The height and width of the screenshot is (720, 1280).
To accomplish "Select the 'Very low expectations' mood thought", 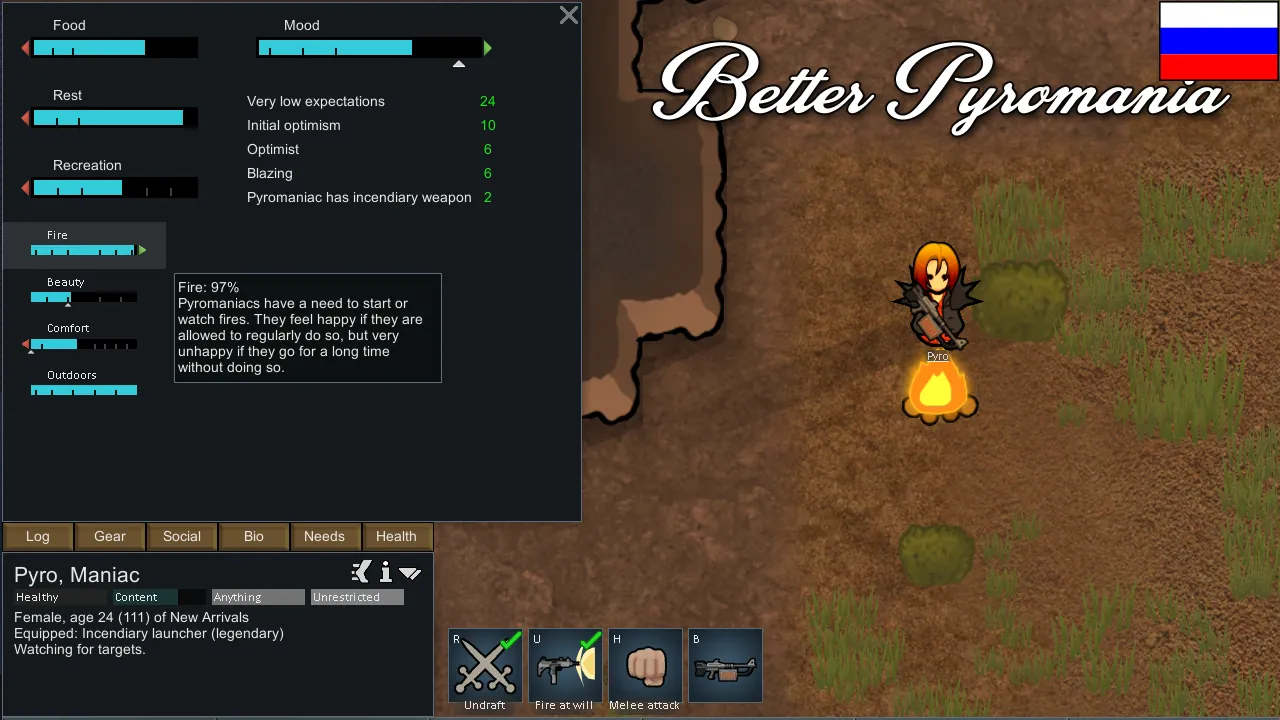I will (371, 101).
